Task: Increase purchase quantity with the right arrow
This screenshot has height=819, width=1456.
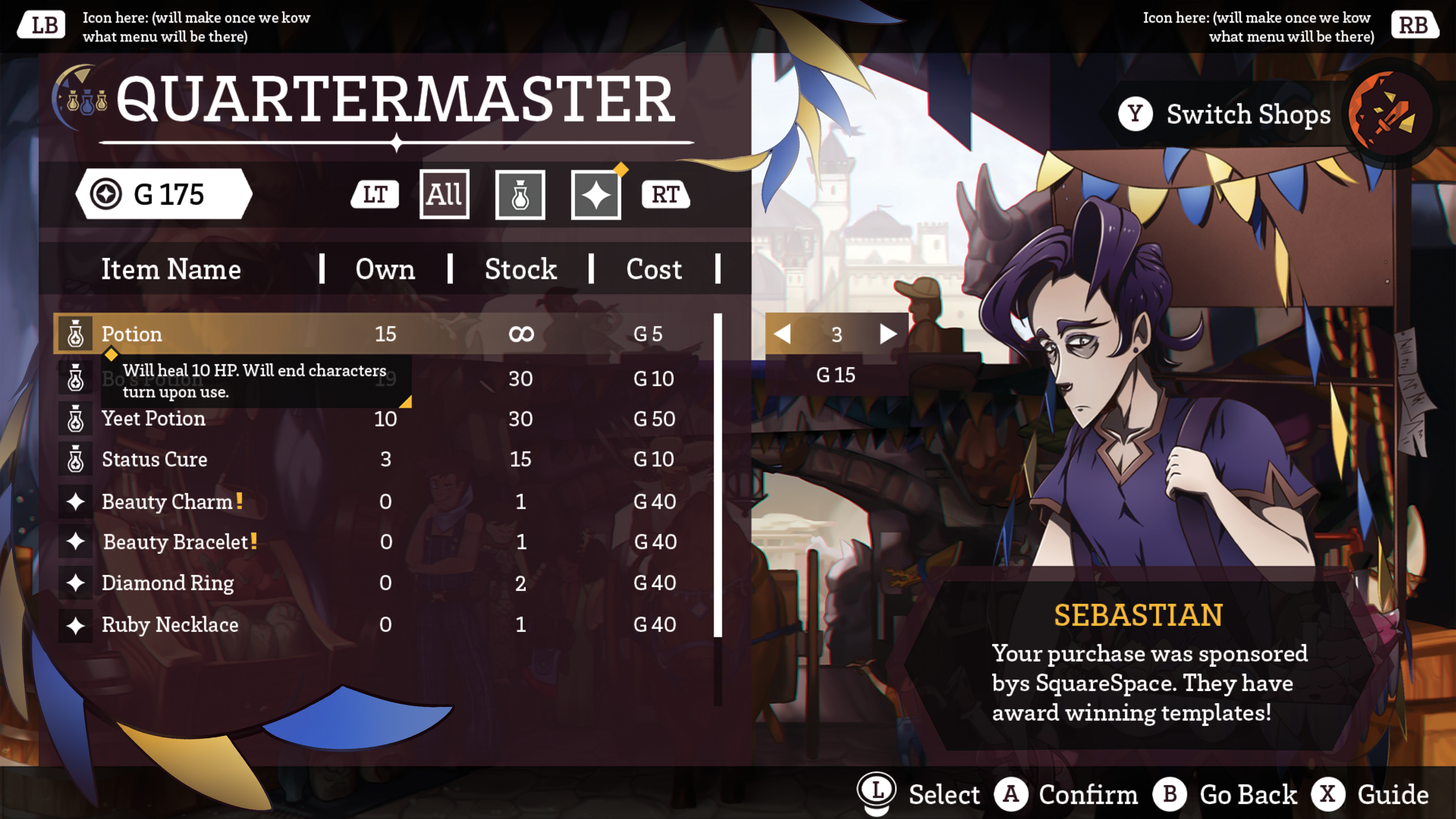Action: click(x=888, y=334)
